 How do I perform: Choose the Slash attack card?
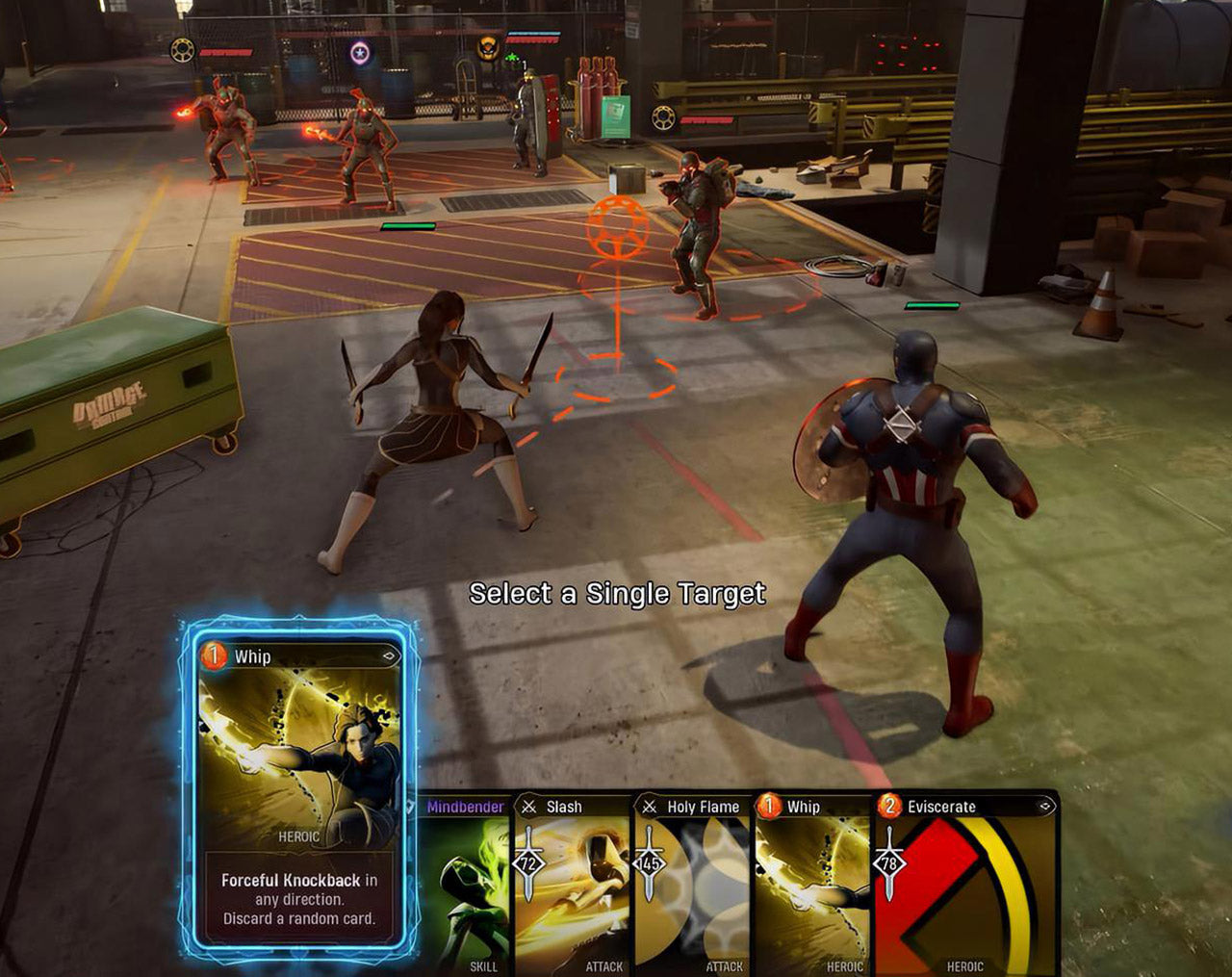[x=573, y=884]
